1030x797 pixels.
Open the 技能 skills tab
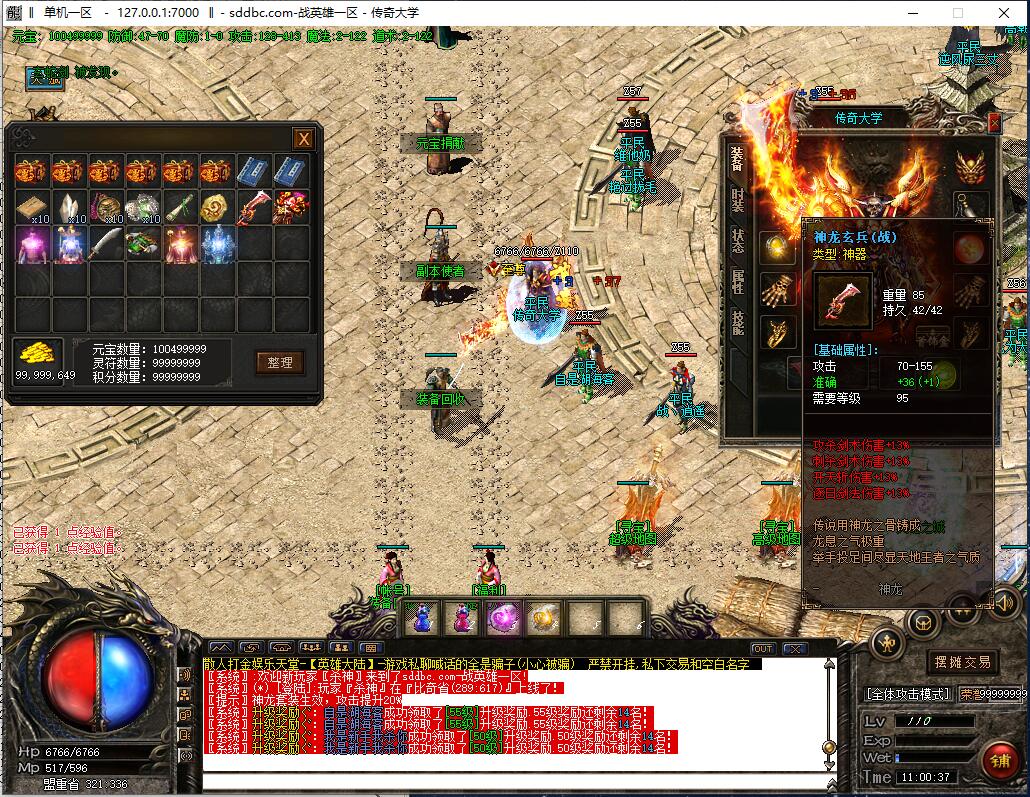point(737,322)
